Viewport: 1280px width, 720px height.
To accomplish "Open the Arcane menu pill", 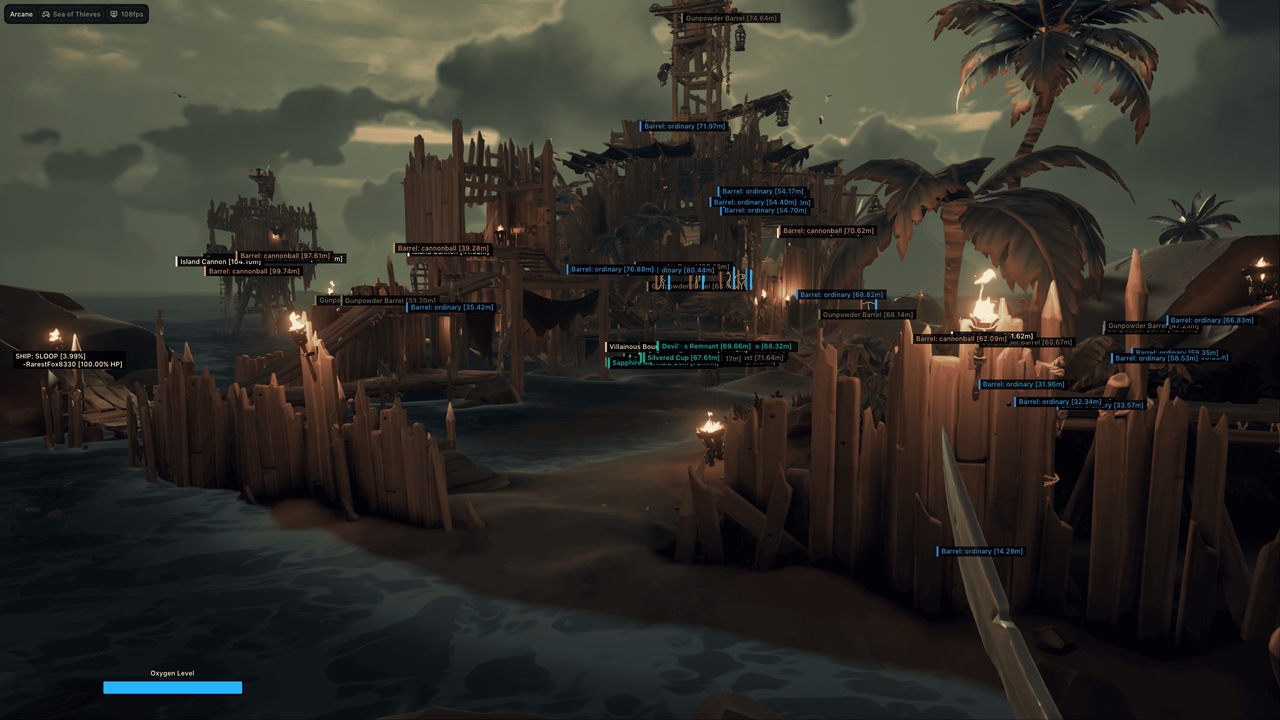I will [20, 14].
